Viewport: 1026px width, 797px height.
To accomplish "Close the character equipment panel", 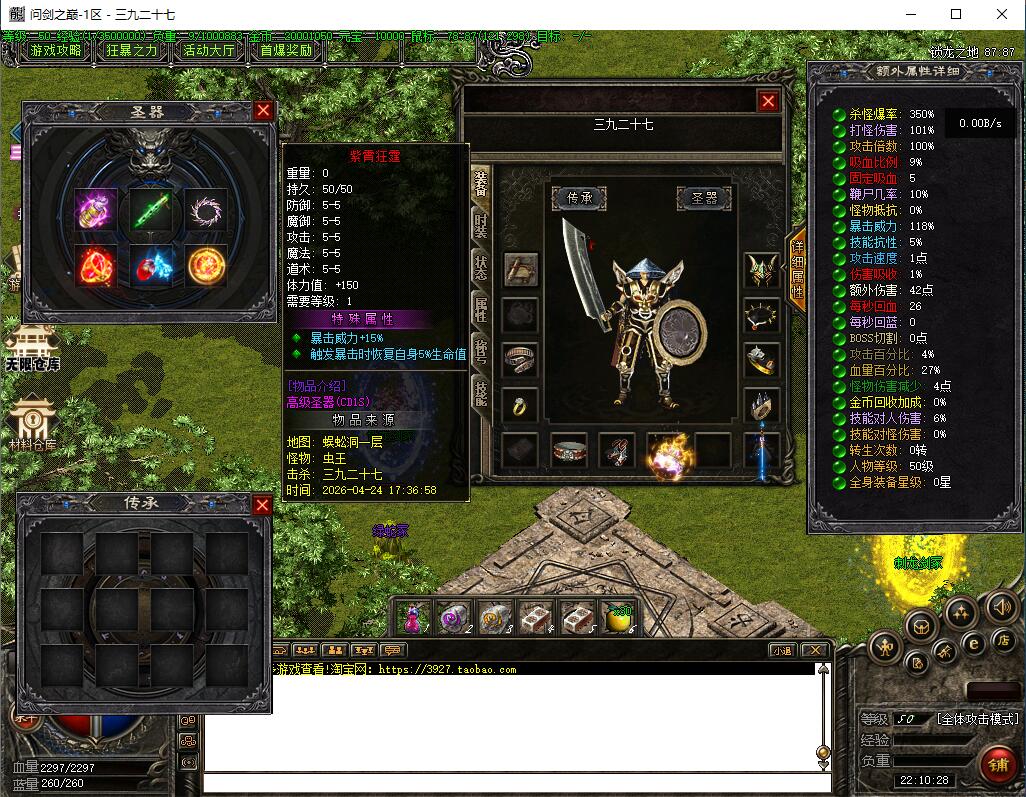I will 768,101.
